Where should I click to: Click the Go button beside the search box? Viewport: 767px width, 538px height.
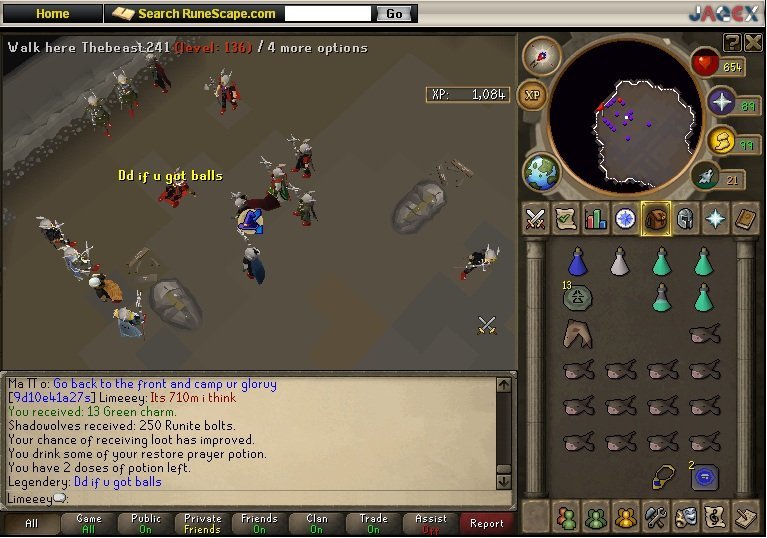[394, 14]
